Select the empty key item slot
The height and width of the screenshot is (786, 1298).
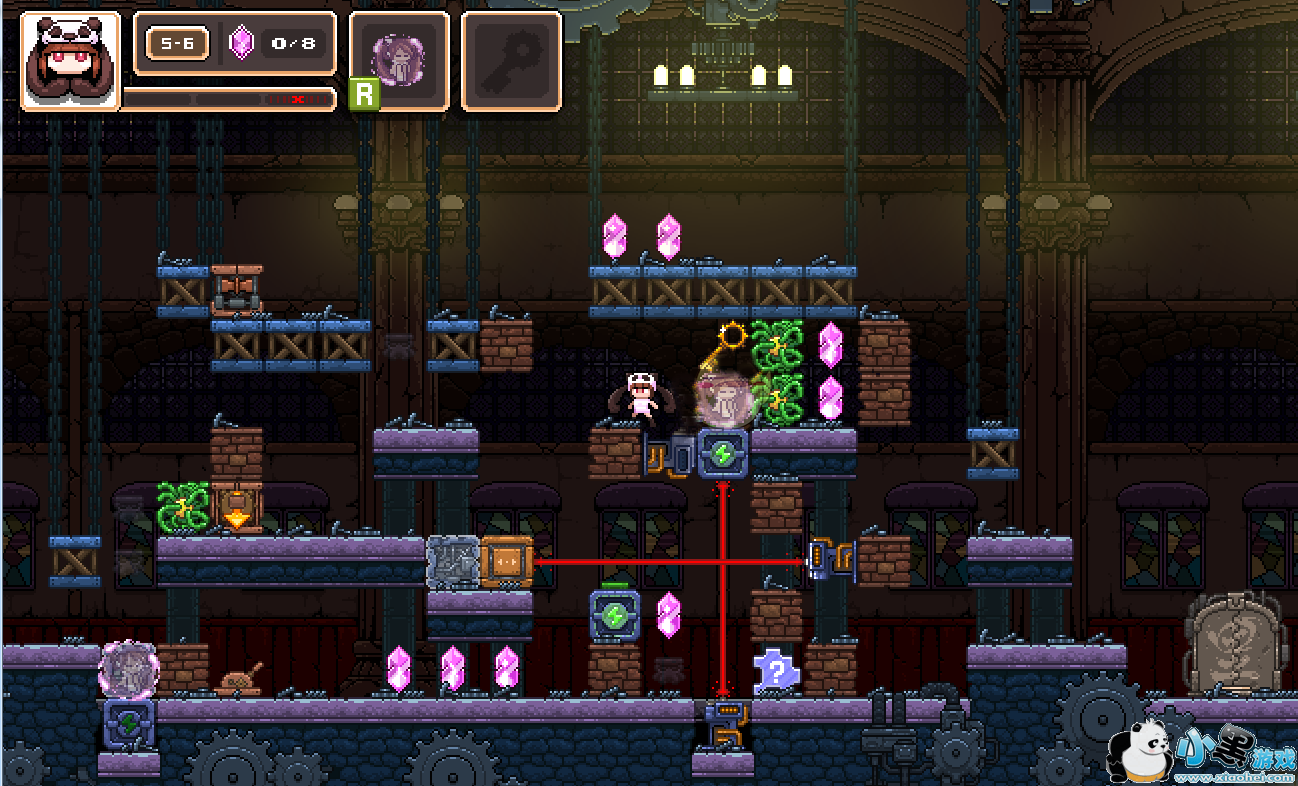pyautogui.click(x=510, y=60)
